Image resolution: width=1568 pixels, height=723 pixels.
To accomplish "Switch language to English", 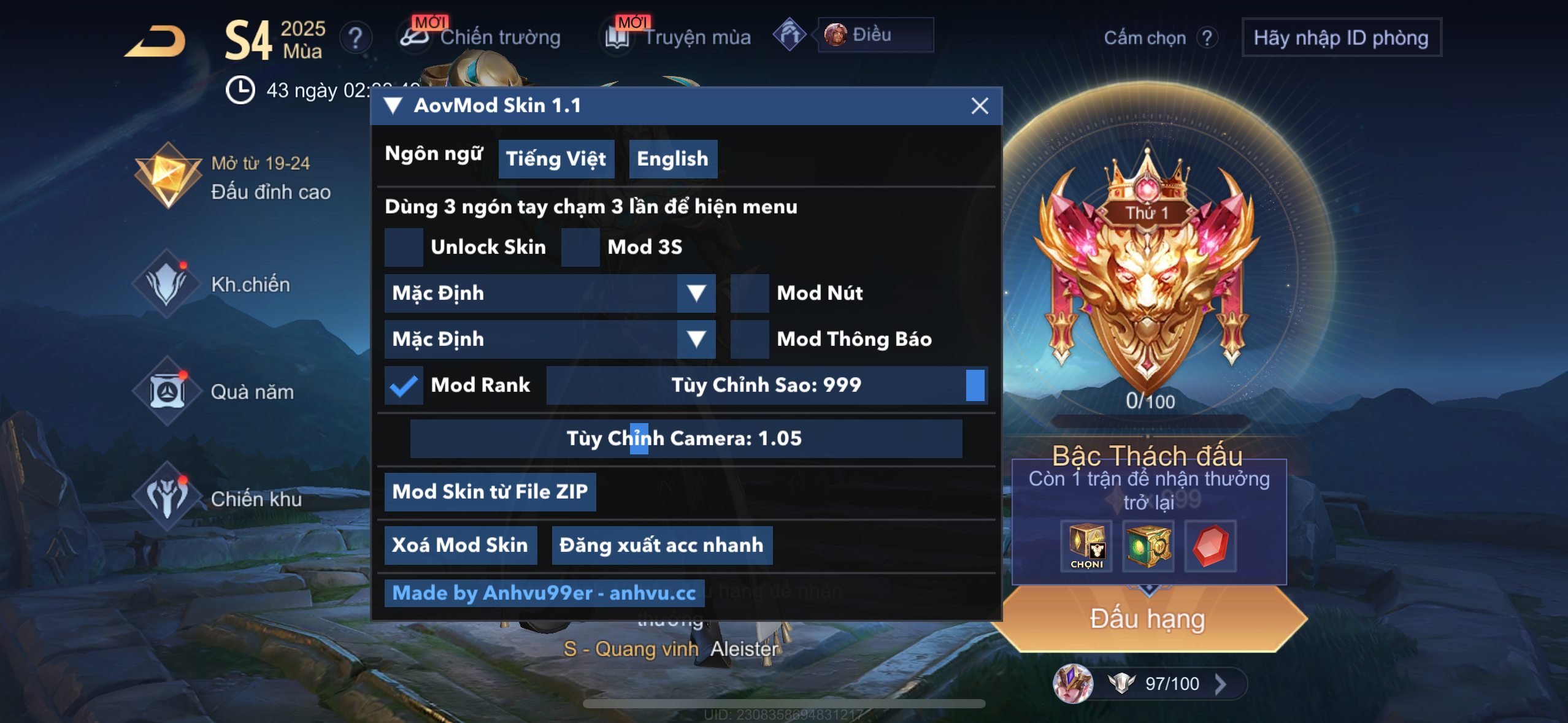I will click(x=672, y=158).
